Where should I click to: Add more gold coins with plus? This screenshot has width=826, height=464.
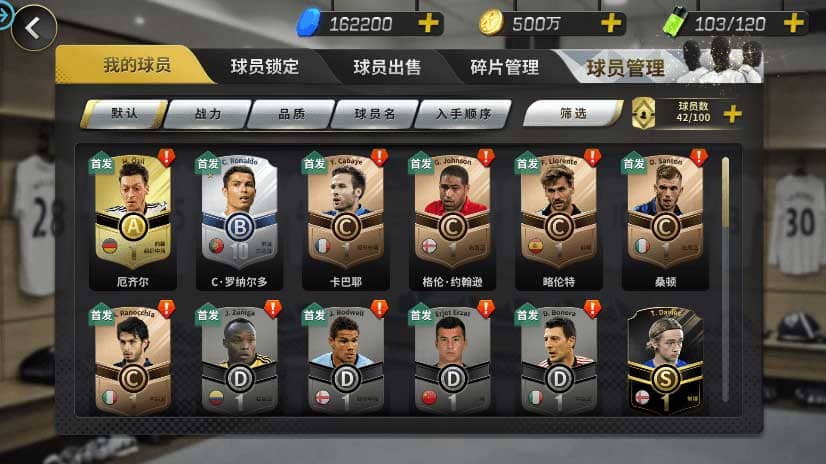pos(611,23)
